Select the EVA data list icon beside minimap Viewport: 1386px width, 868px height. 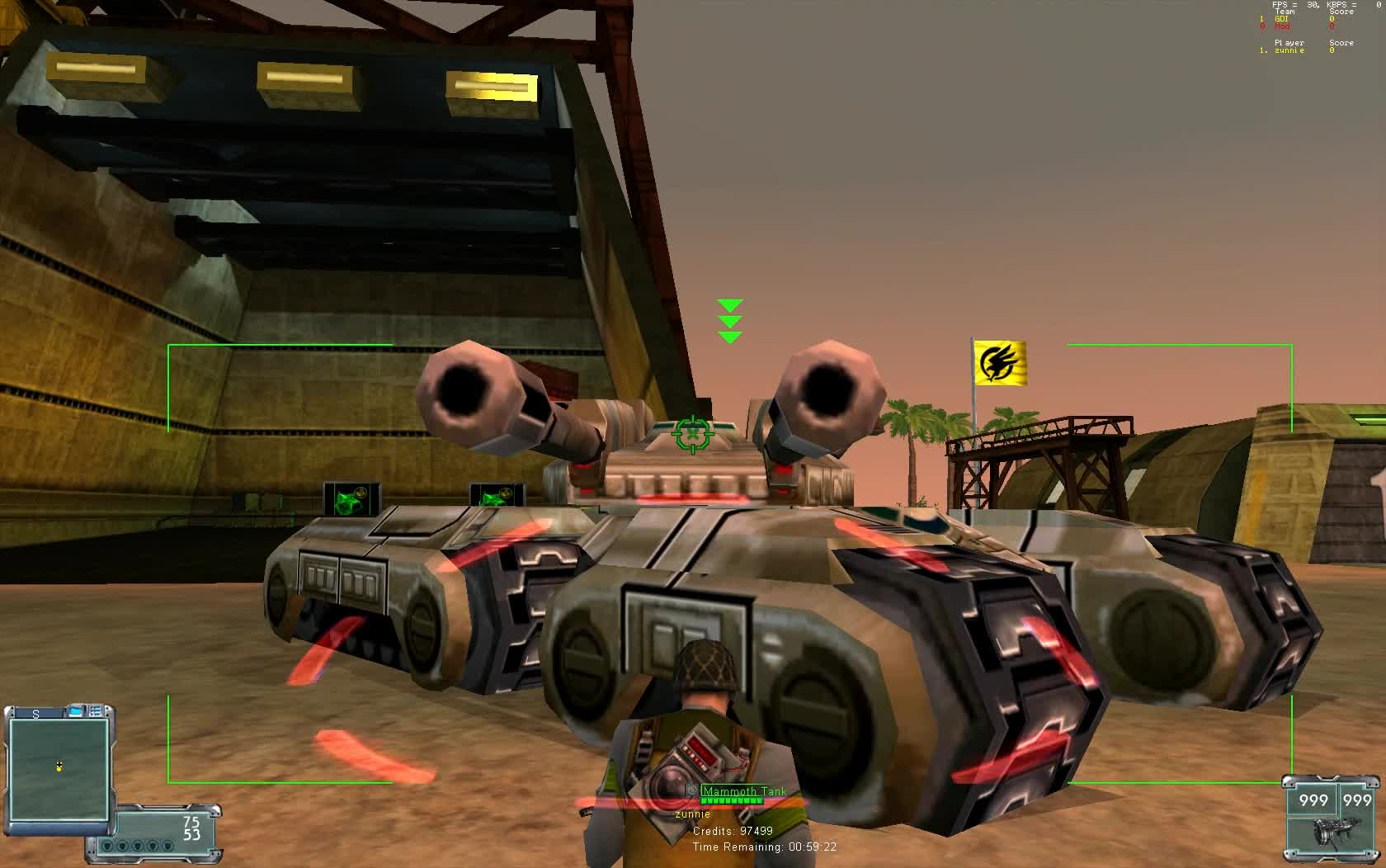[x=95, y=711]
